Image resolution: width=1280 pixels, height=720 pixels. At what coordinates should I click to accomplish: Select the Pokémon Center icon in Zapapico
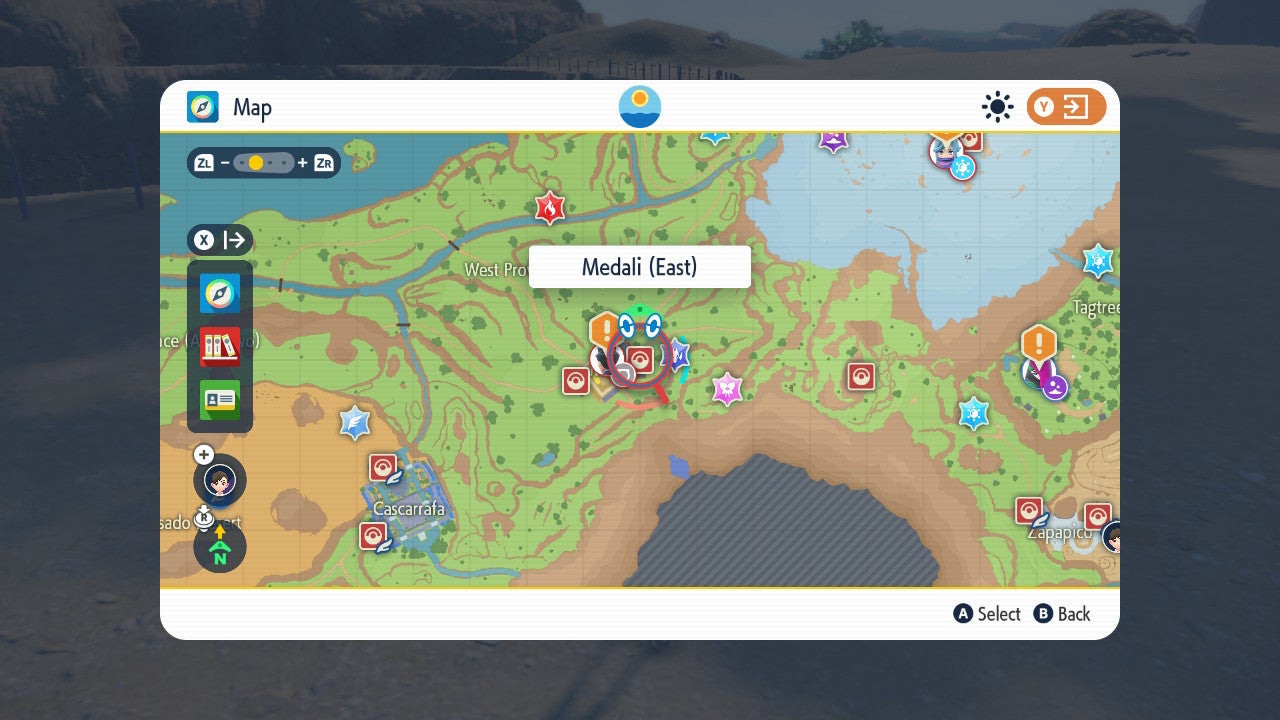(x=1028, y=509)
